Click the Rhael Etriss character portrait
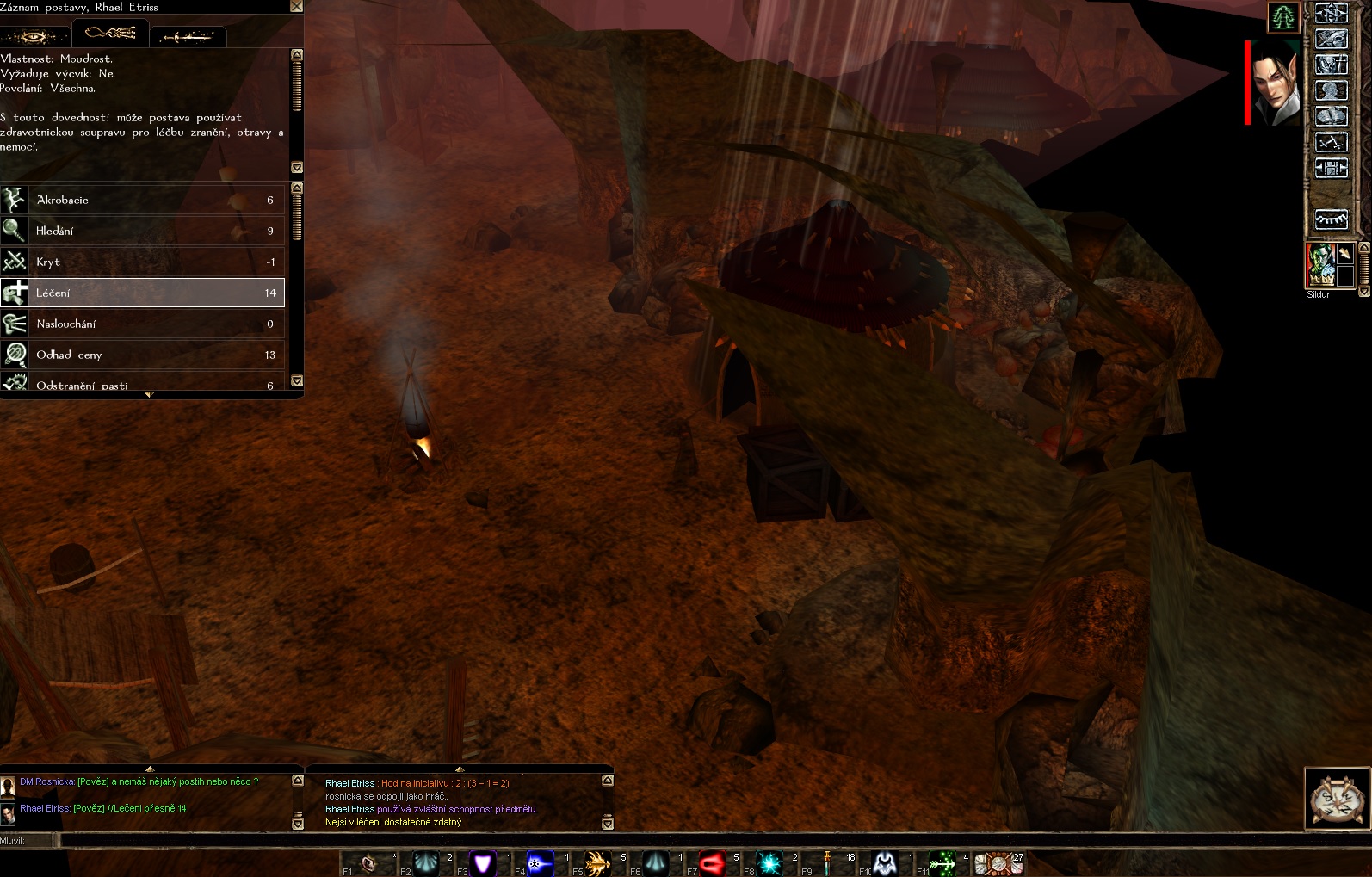The width and height of the screenshot is (1372, 877). [1276, 83]
